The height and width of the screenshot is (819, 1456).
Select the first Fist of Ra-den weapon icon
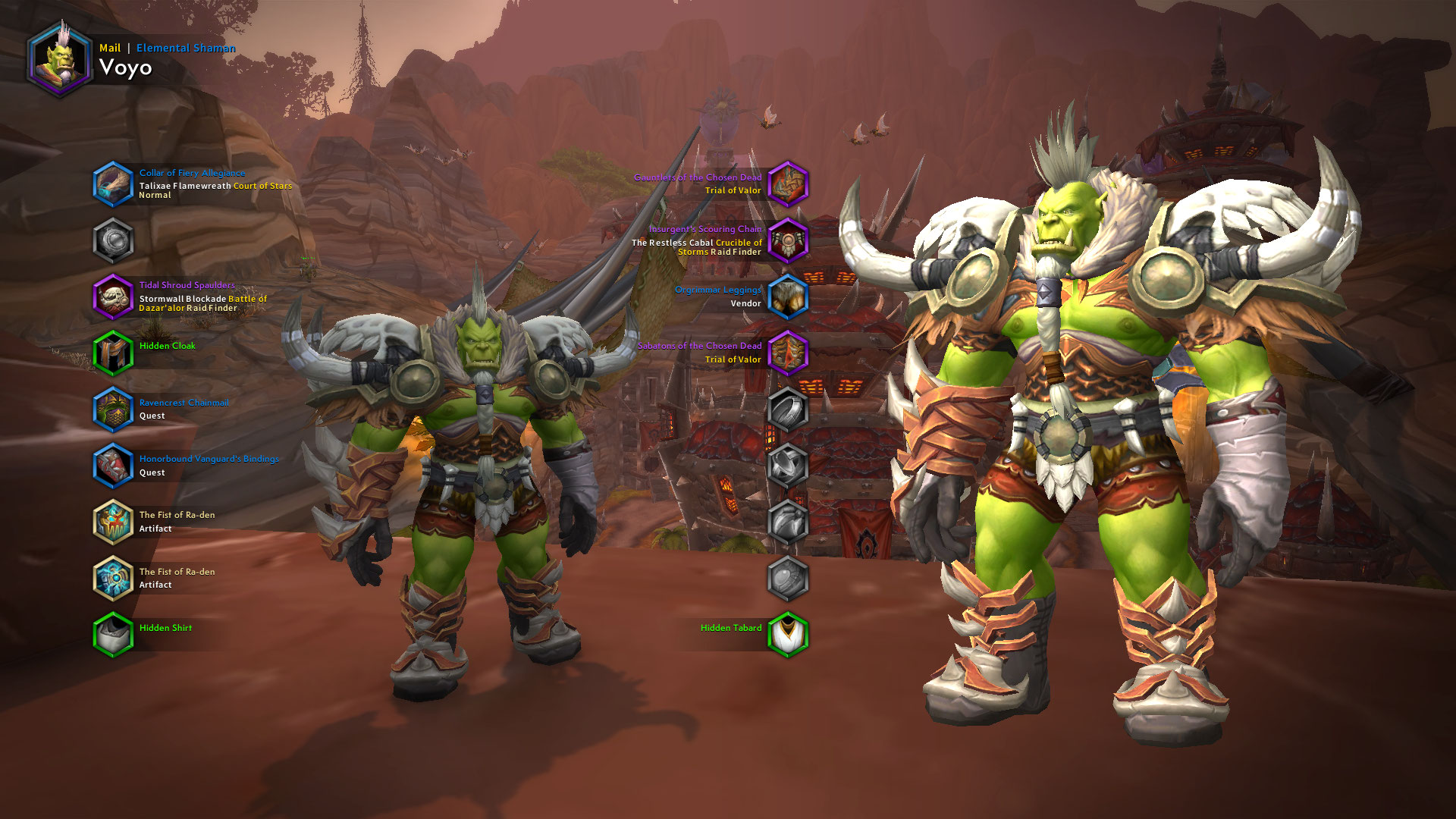tap(114, 522)
